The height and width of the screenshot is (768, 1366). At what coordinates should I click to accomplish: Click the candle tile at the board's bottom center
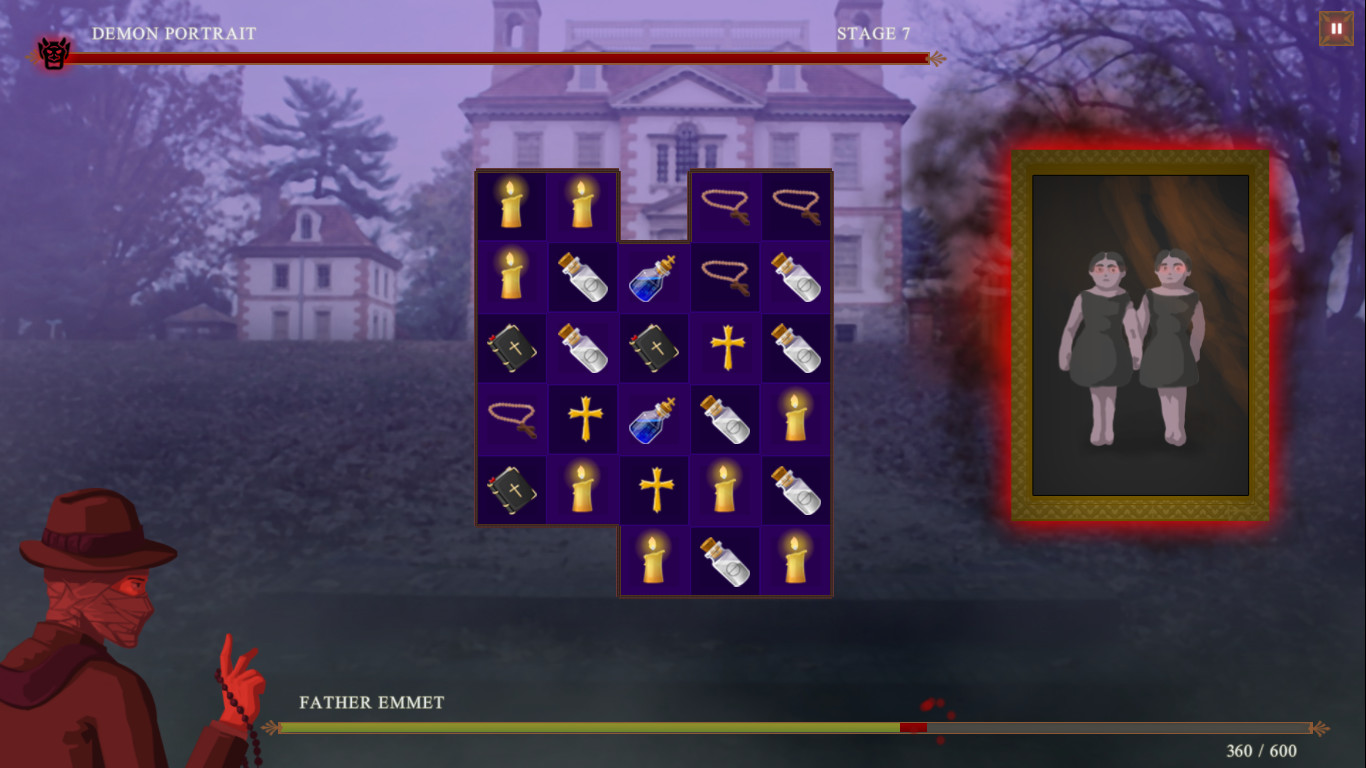654,561
